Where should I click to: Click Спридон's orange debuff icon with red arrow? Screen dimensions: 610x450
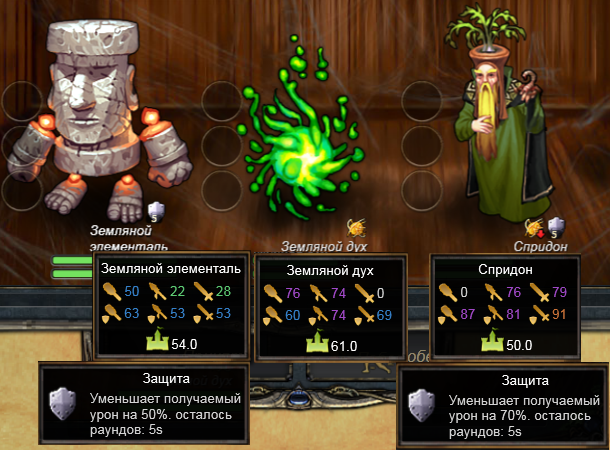coord(535,227)
